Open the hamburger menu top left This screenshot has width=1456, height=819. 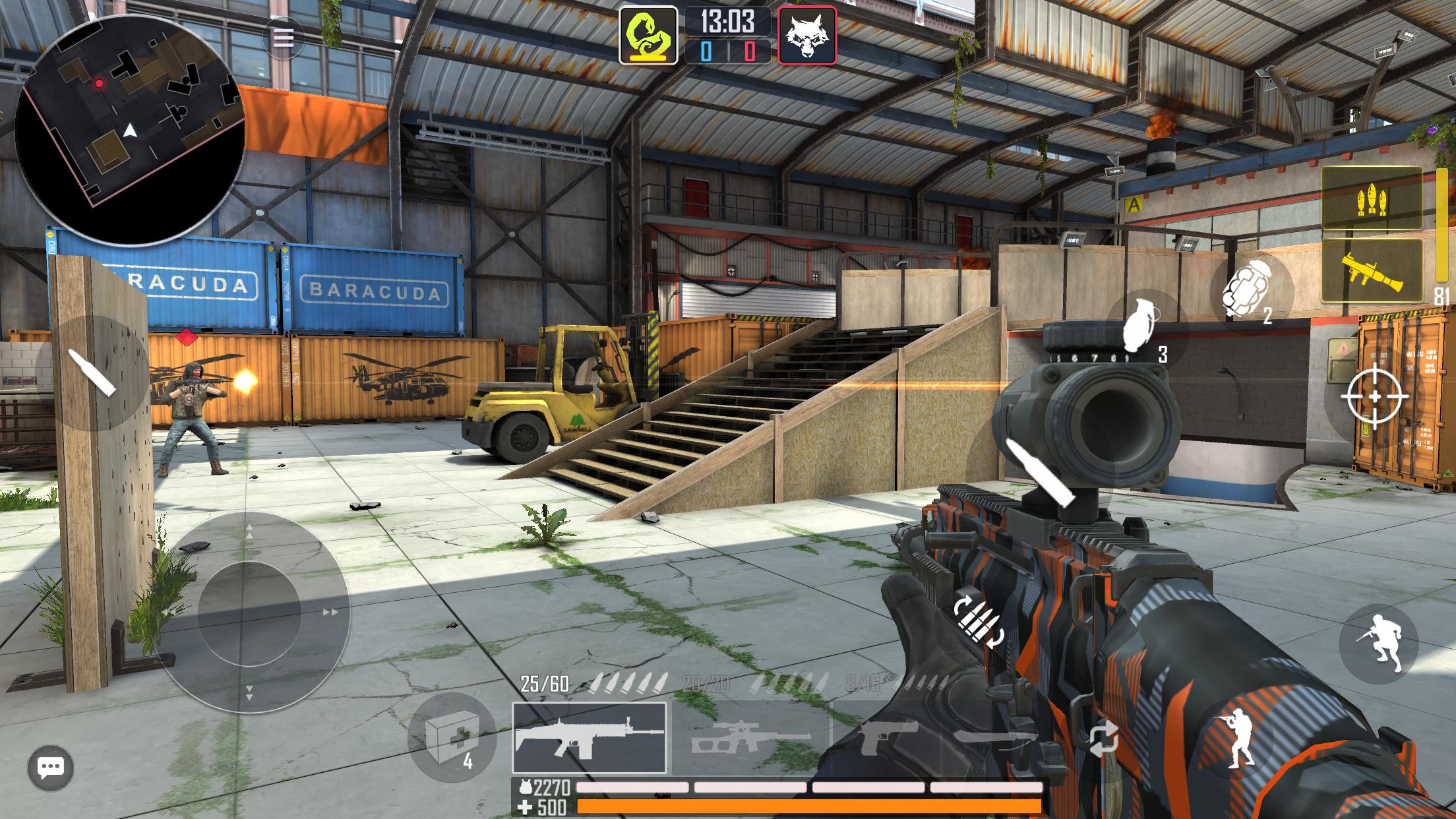click(x=284, y=38)
